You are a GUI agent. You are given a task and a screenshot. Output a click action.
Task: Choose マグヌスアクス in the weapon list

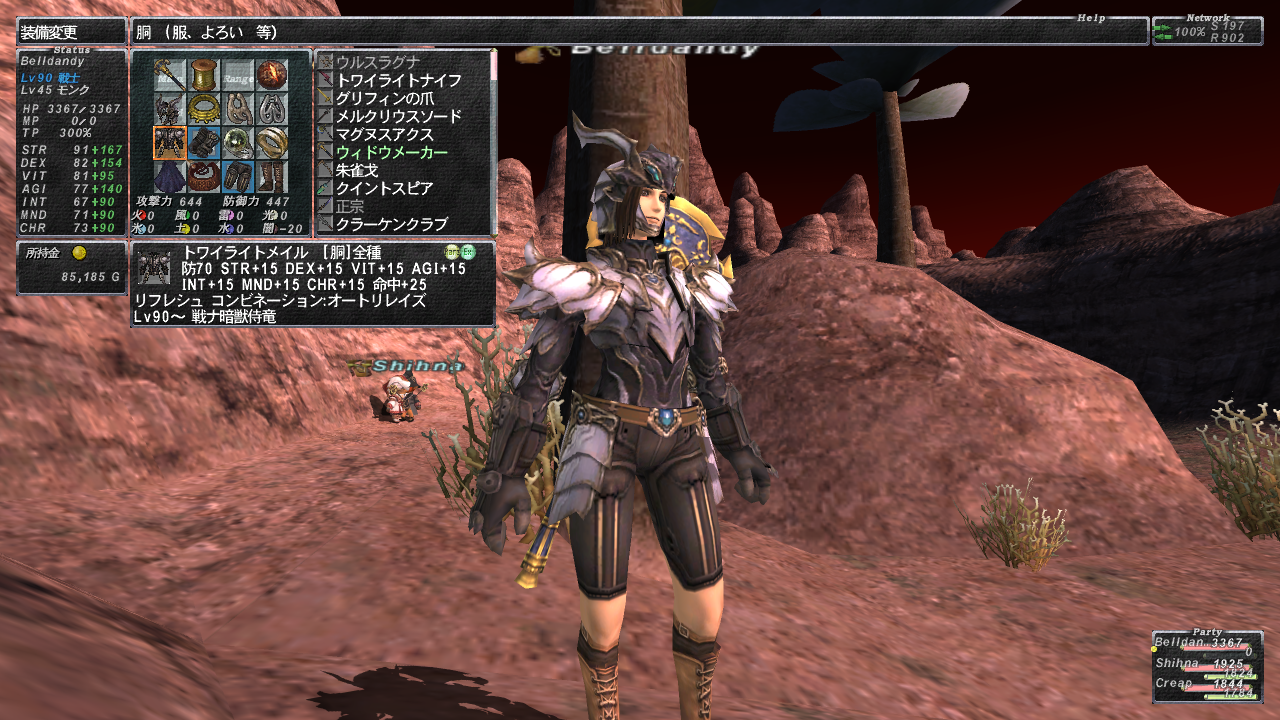pyautogui.click(x=384, y=134)
